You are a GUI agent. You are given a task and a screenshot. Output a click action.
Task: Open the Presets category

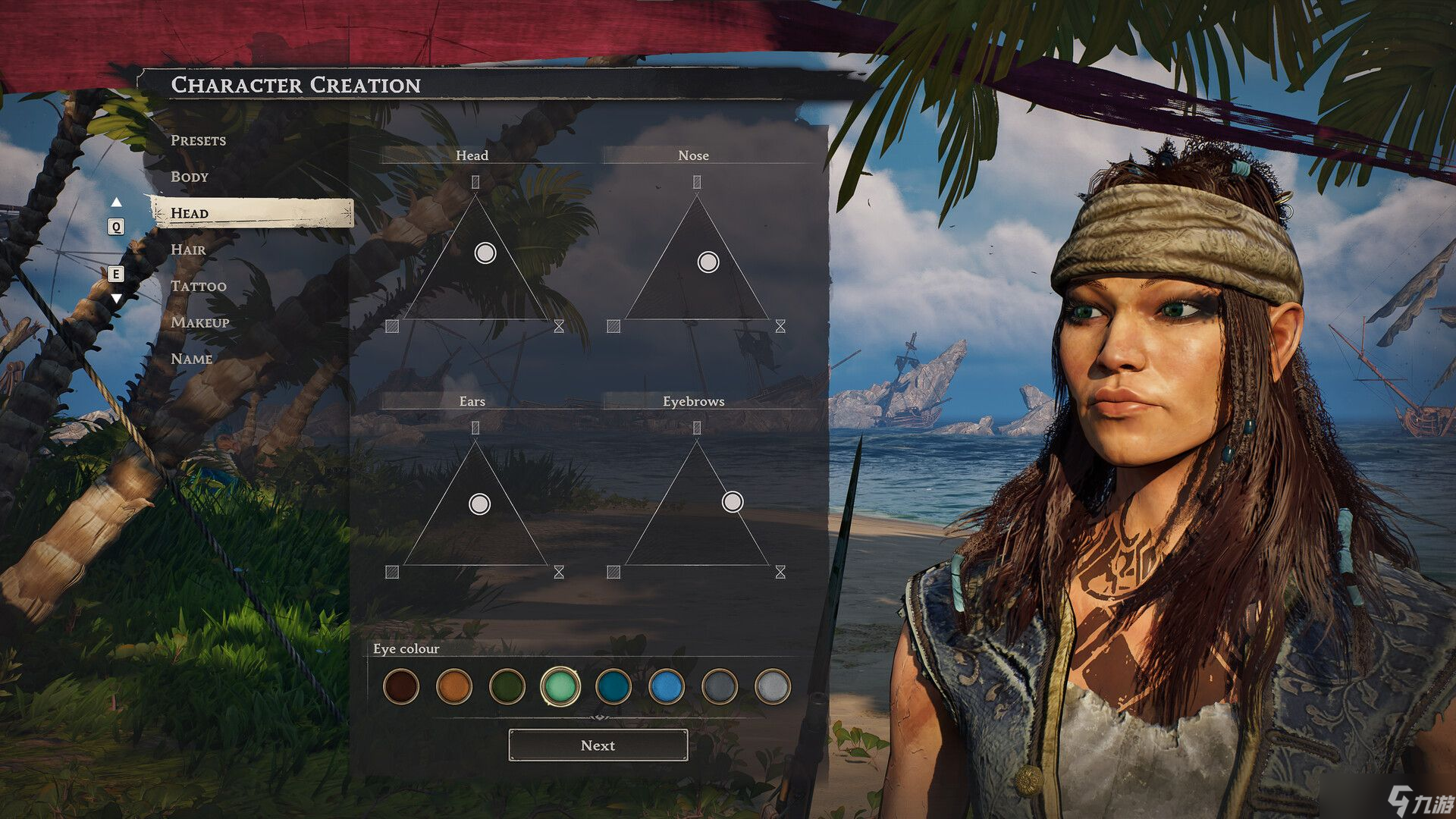[x=198, y=140]
